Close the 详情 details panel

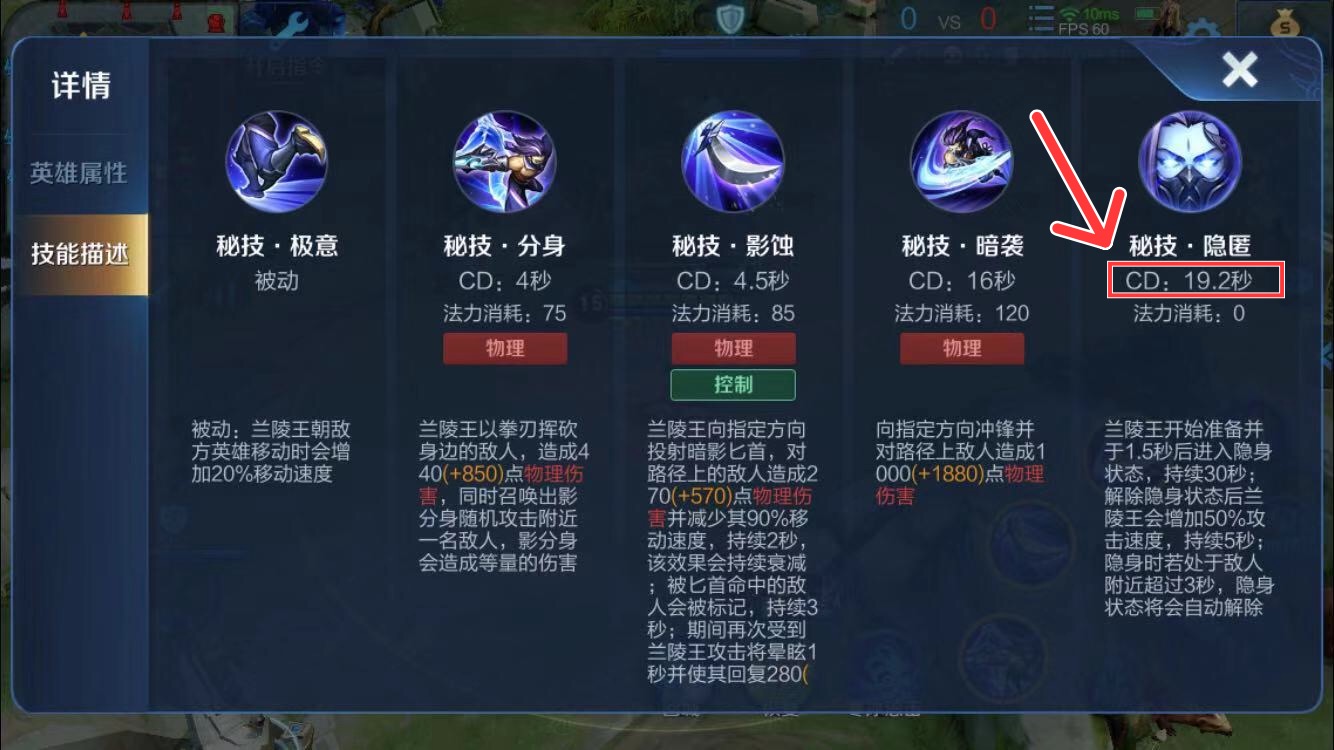pyautogui.click(x=1240, y=70)
